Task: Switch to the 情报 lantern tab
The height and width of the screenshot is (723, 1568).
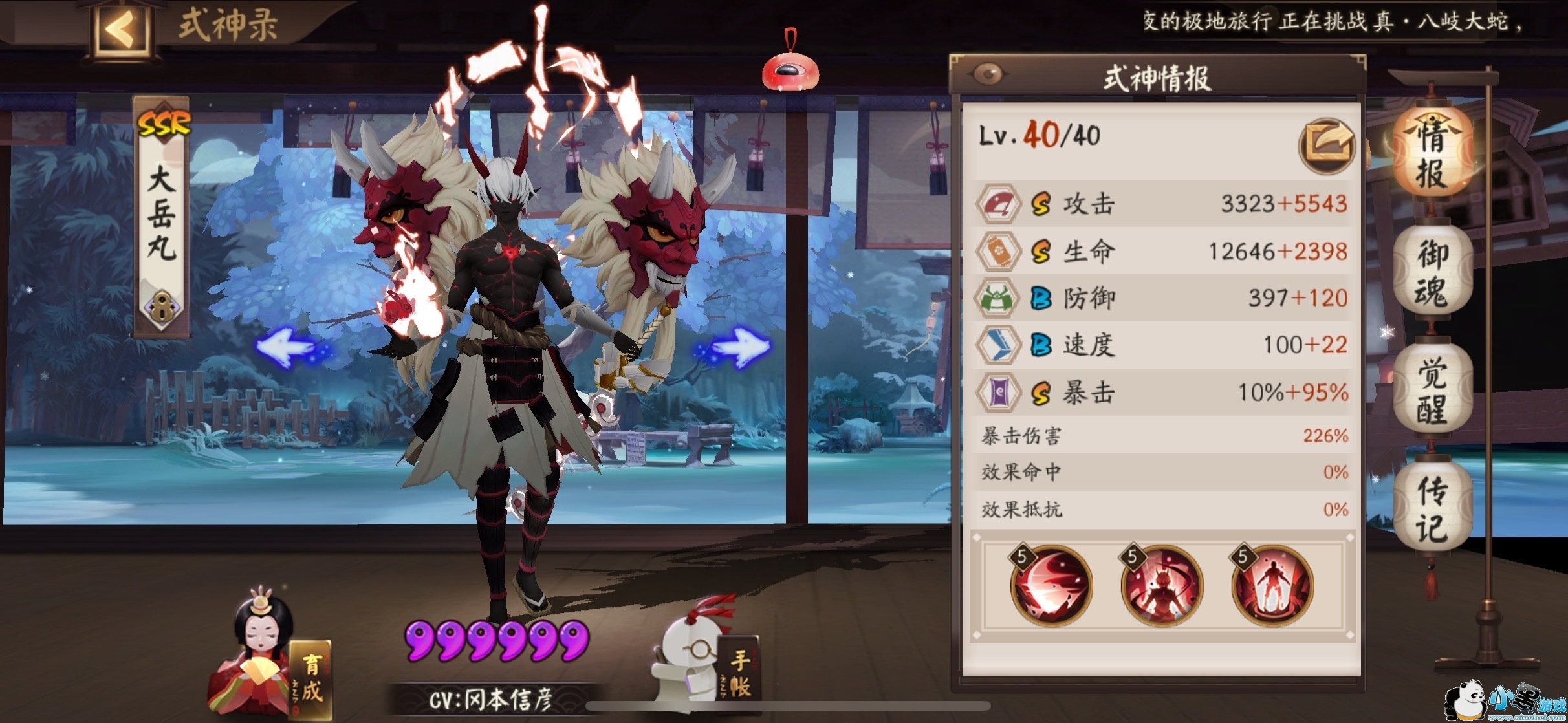Action: coord(1432,154)
